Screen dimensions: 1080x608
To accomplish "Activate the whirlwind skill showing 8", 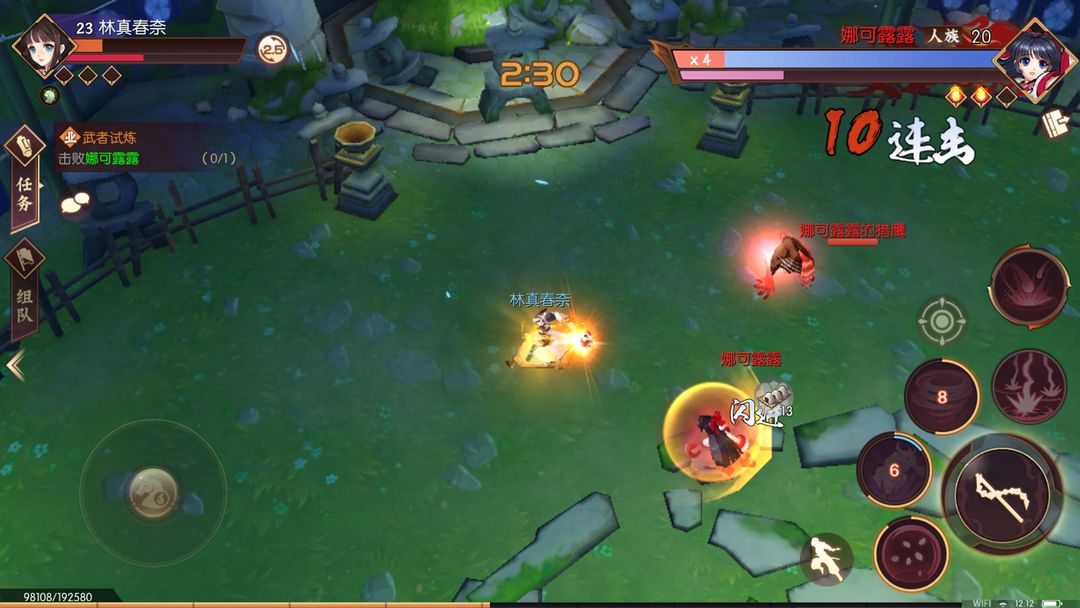I will pyautogui.click(x=941, y=396).
